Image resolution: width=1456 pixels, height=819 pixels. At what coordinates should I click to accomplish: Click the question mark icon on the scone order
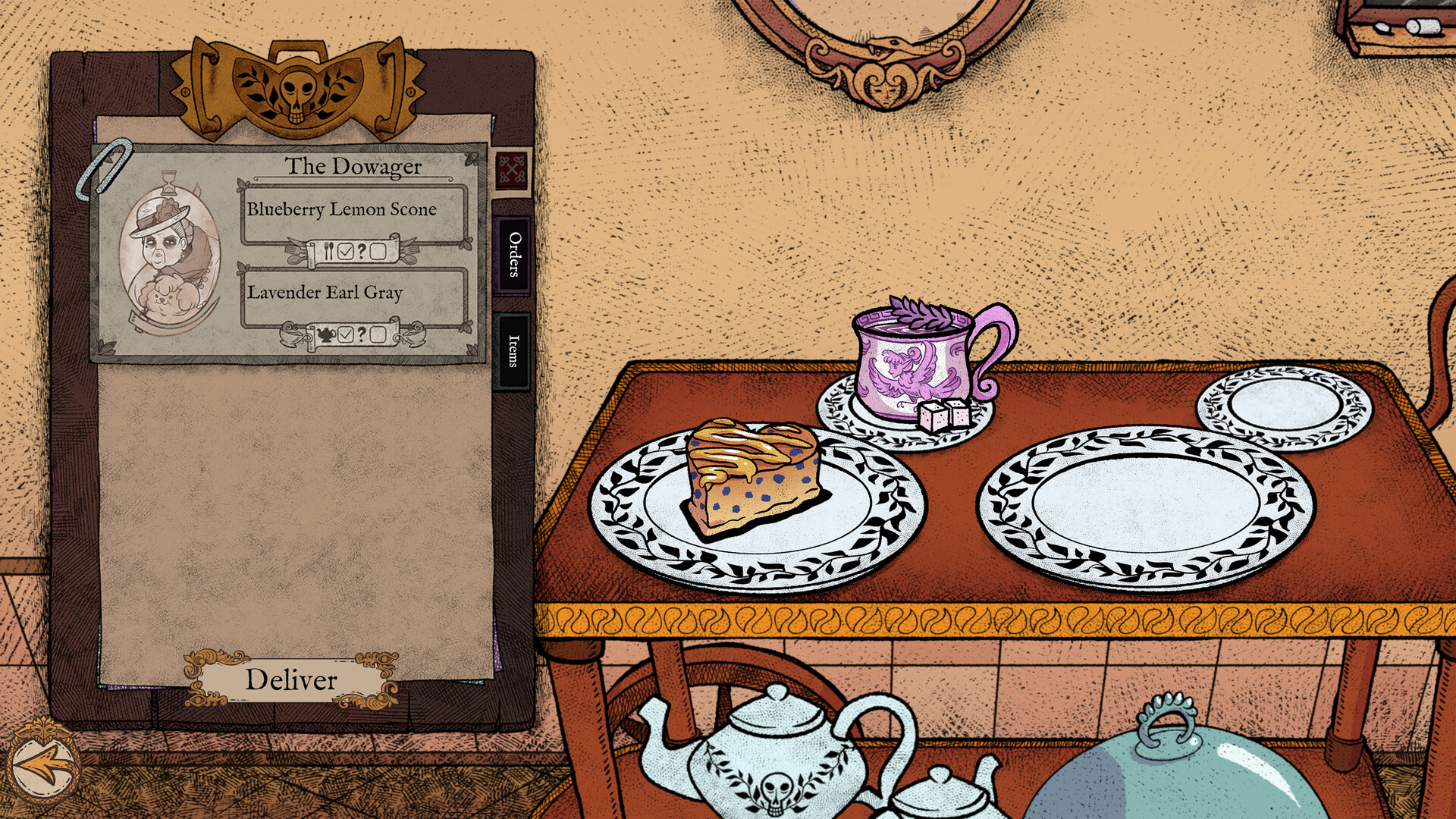362,252
